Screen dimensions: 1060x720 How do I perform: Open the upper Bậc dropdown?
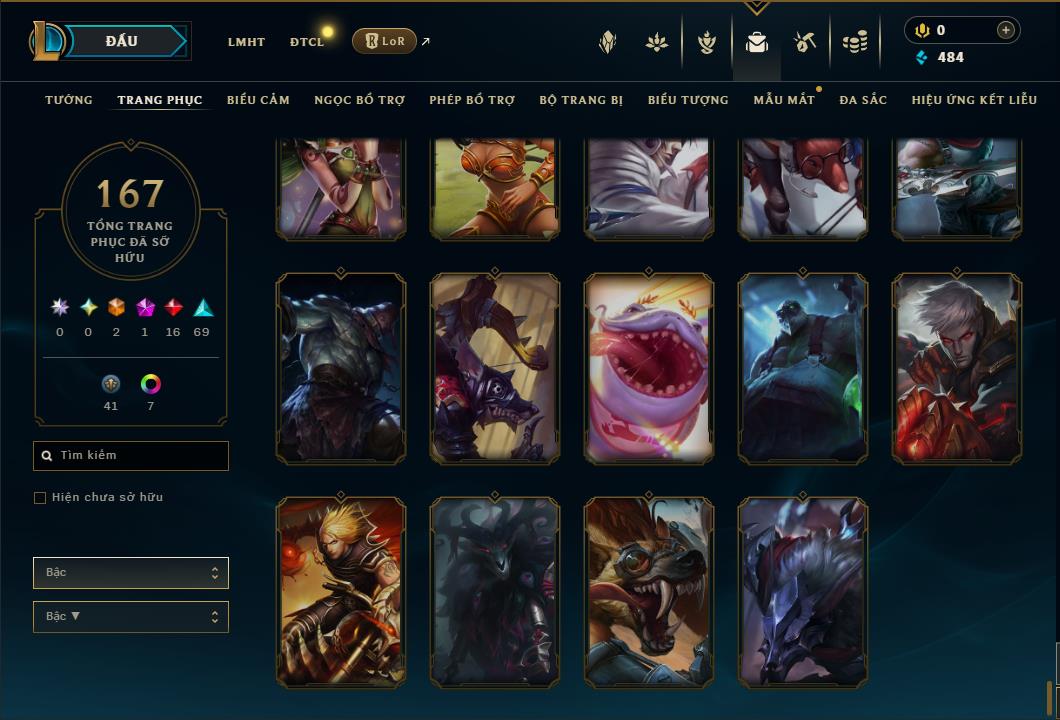click(x=131, y=573)
